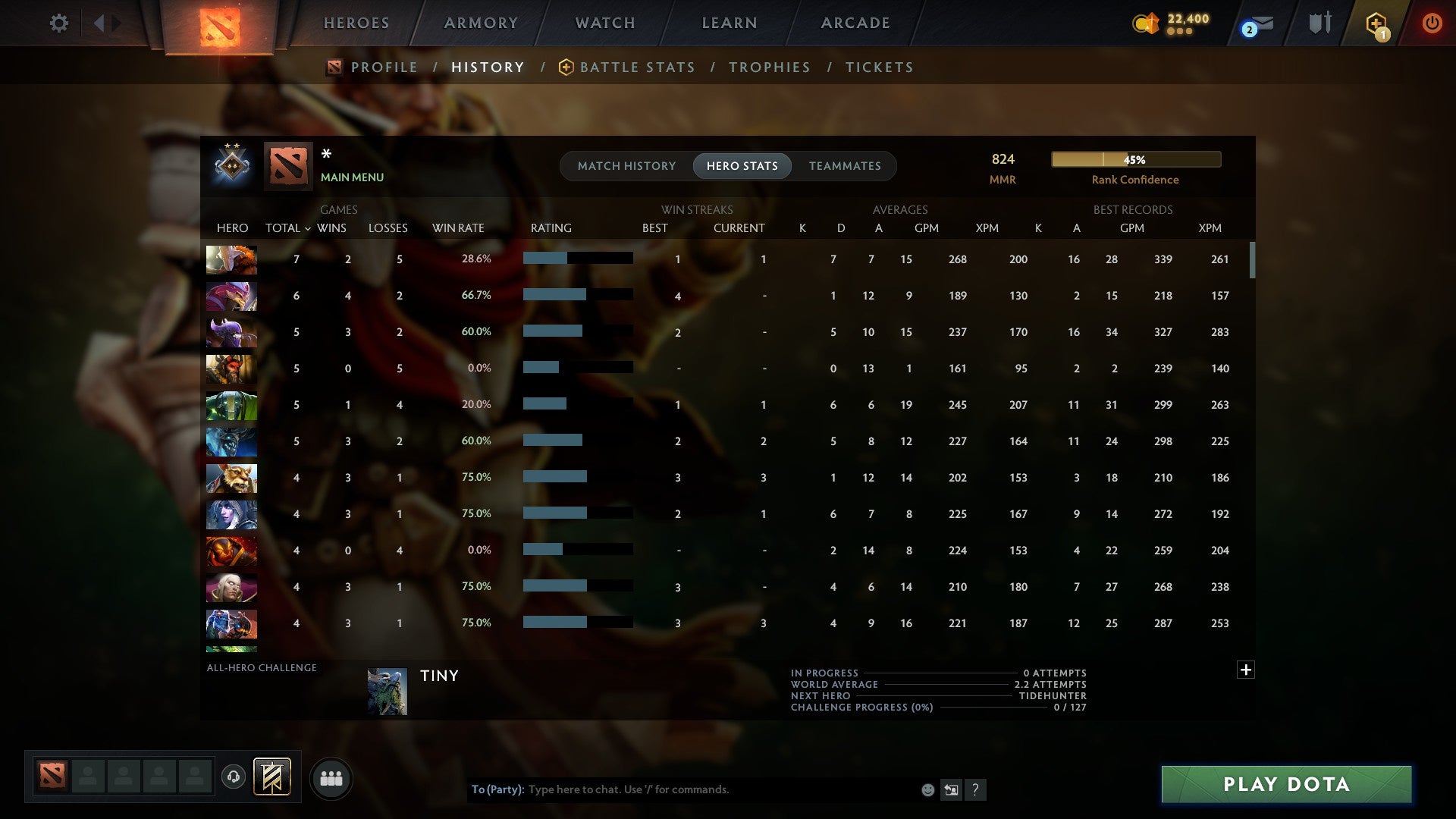Image resolution: width=1456 pixels, height=819 pixels.
Task: Switch to the Teammates tab
Action: click(x=845, y=165)
